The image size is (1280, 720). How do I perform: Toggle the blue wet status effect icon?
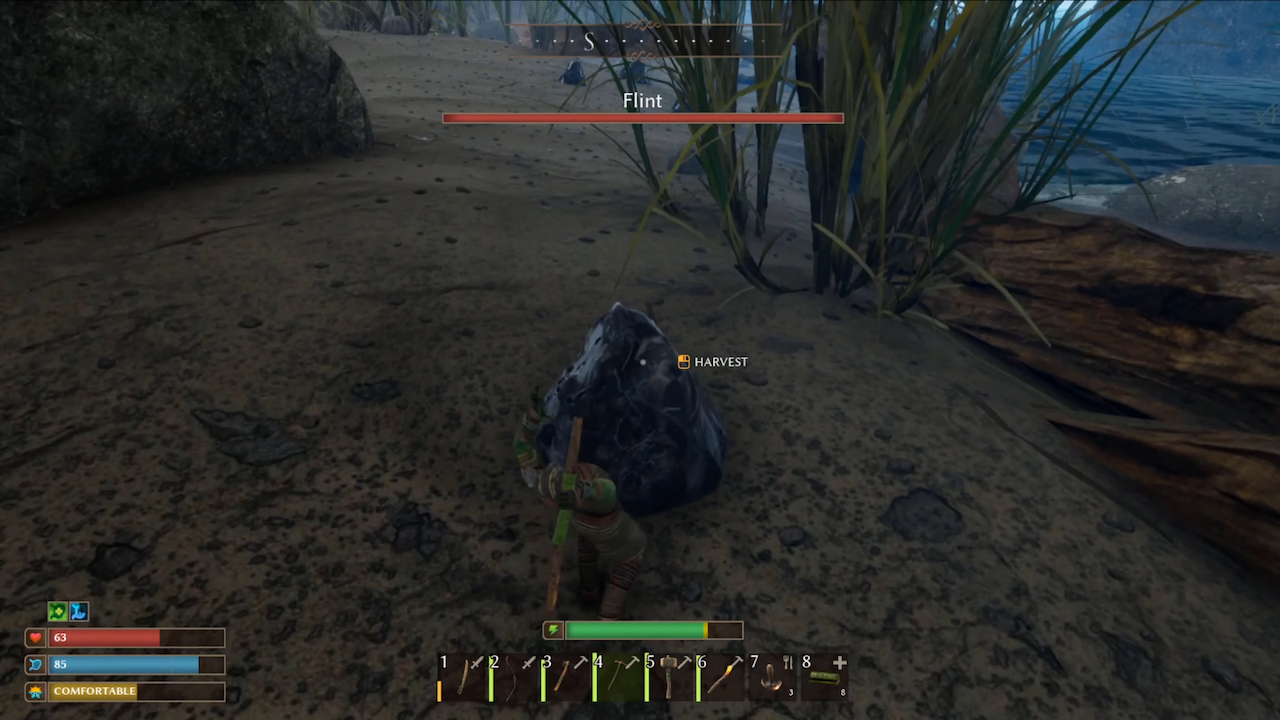(78, 611)
